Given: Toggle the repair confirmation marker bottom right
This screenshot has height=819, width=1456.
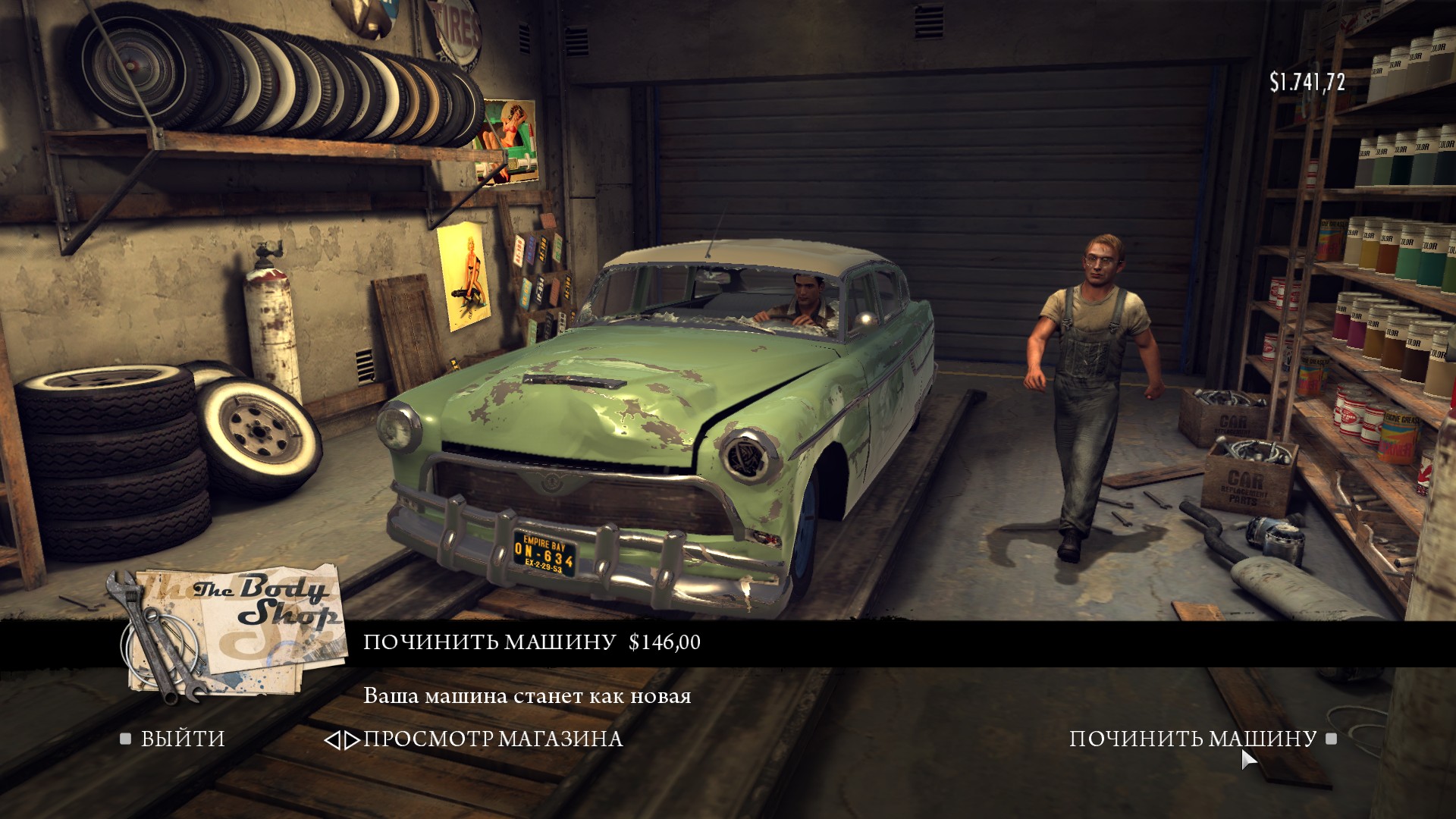Looking at the screenshot, I should pyautogui.click(x=1332, y=739).
